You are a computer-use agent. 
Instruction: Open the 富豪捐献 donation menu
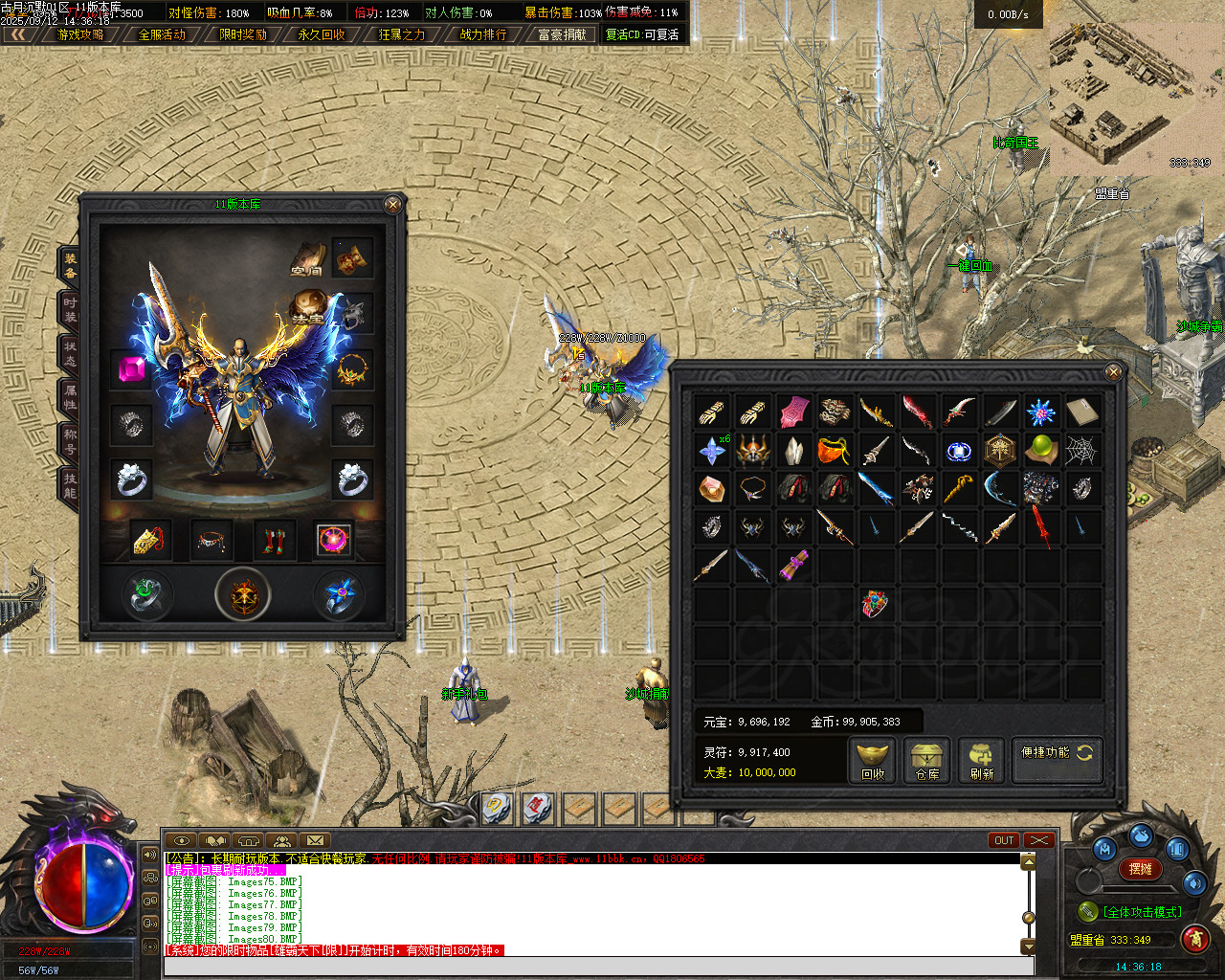[562, 34]
